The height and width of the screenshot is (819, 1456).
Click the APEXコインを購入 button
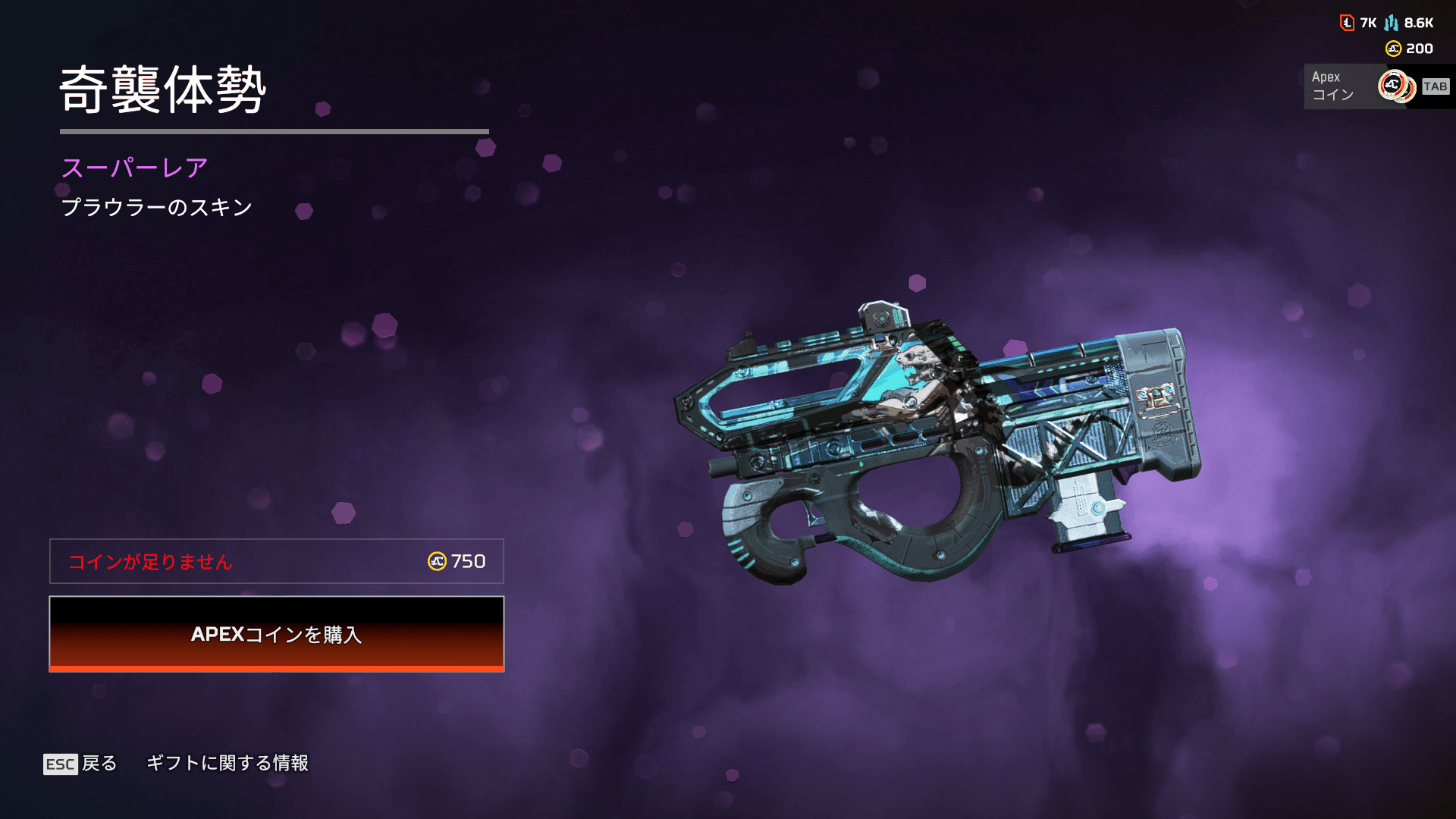[276, 634]
